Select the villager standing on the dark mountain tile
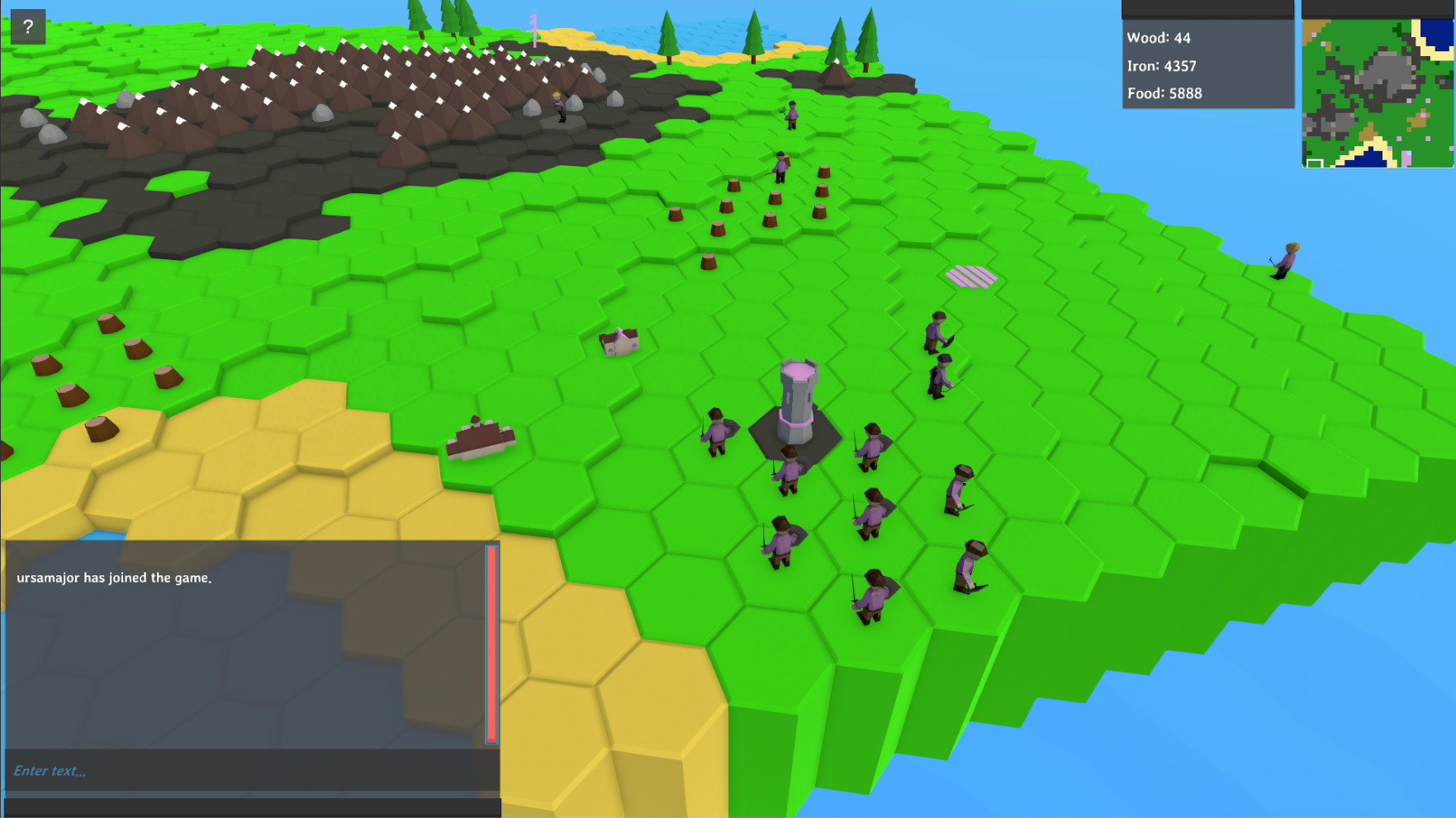The width and height of the screenshot is (1456, 818). [560, 107]
